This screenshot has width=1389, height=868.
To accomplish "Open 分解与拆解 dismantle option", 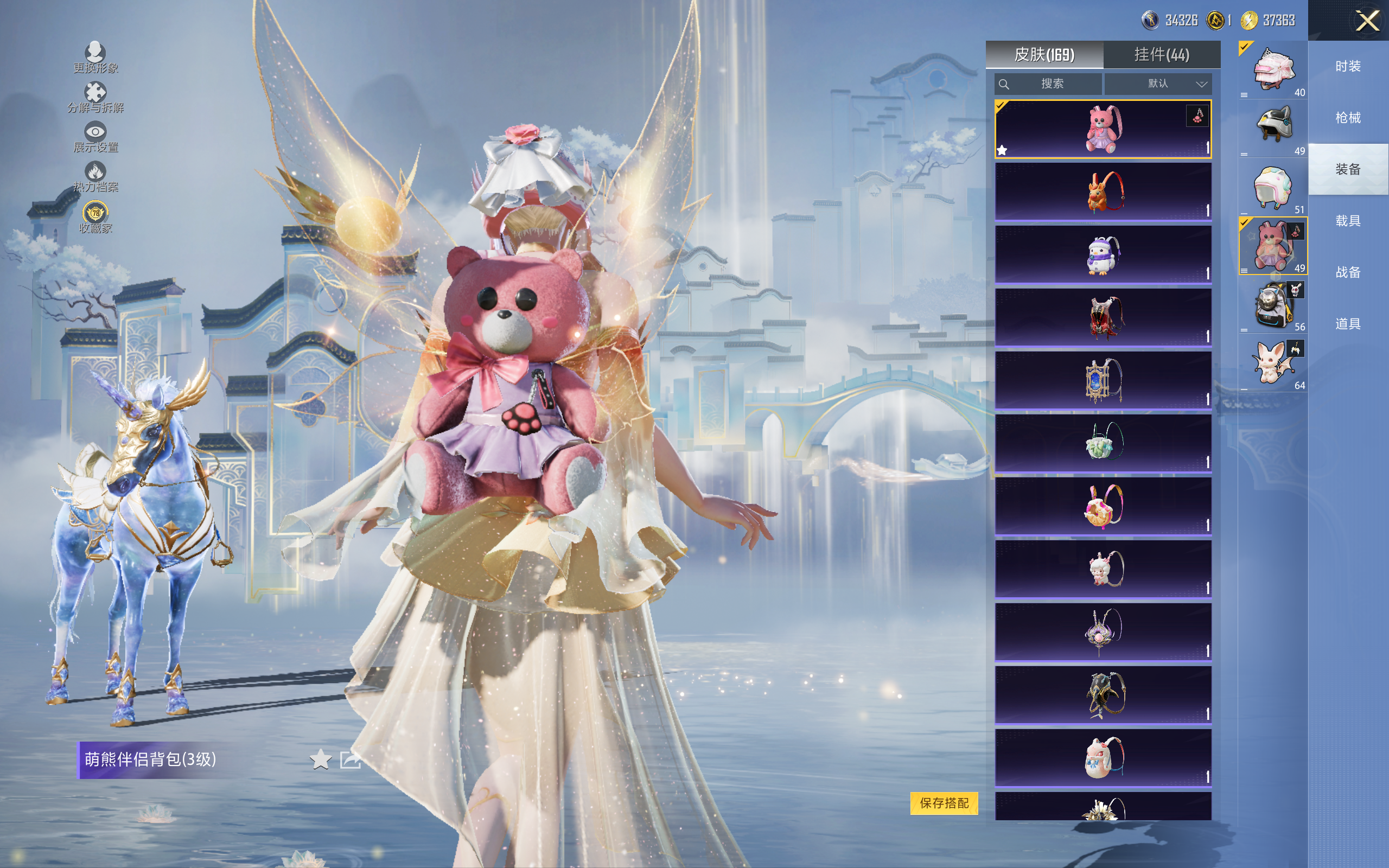I will [95, 97].
